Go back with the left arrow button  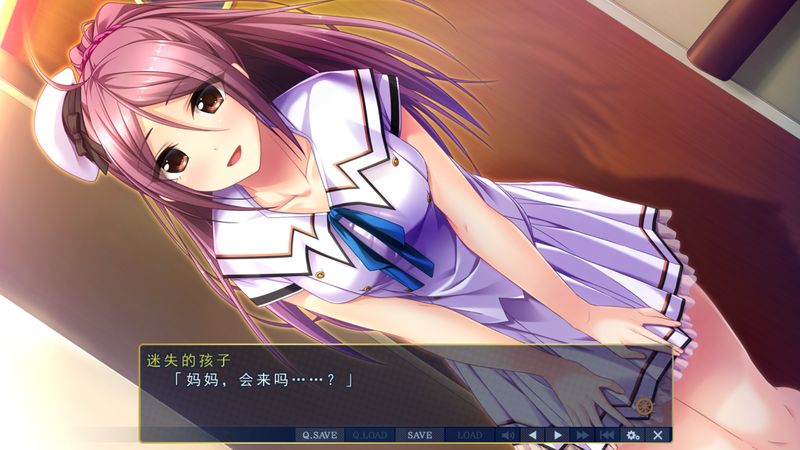click(x=532, y=435)
